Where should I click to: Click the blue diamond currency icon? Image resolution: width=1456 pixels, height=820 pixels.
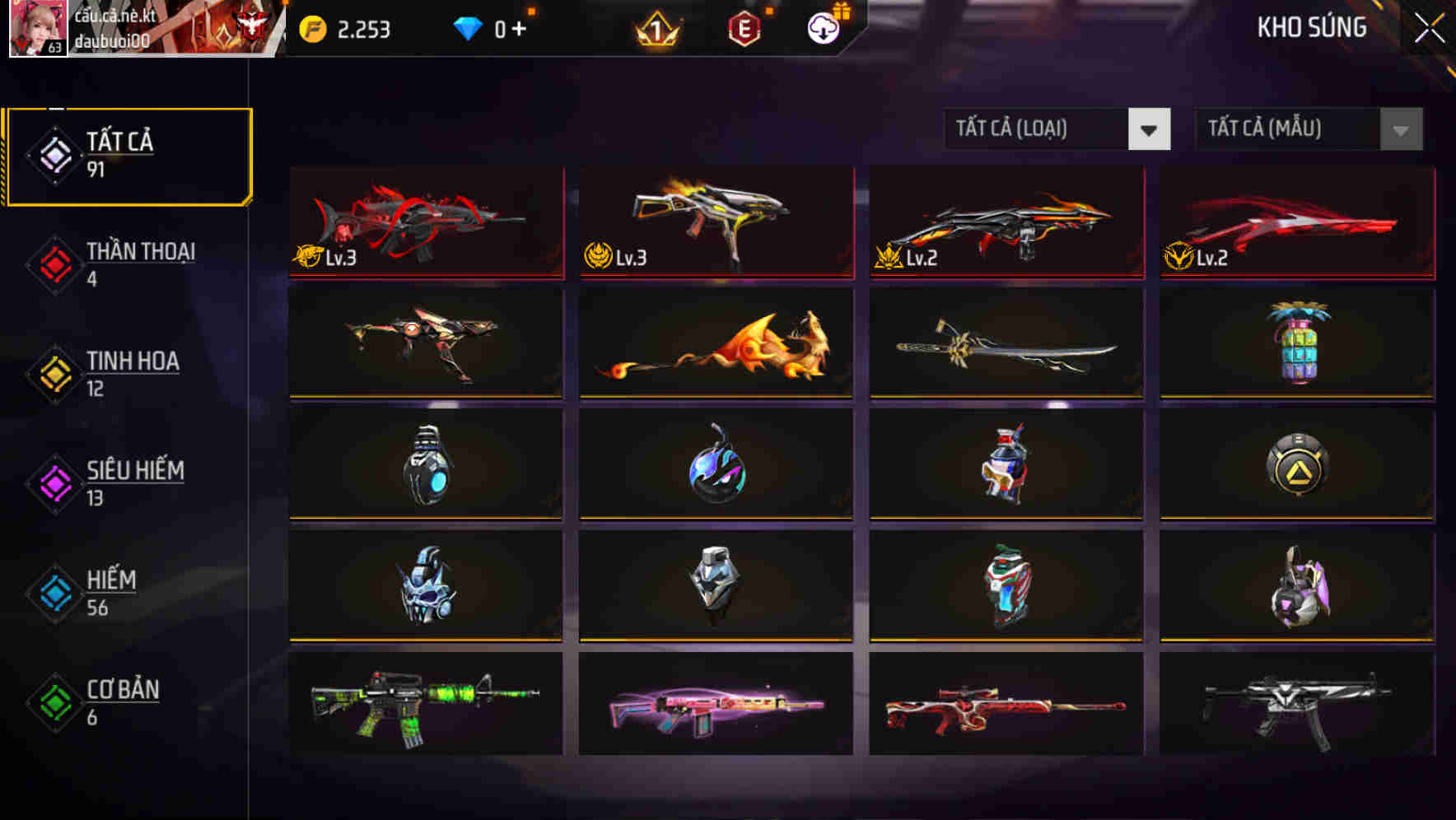coord(468,29)
